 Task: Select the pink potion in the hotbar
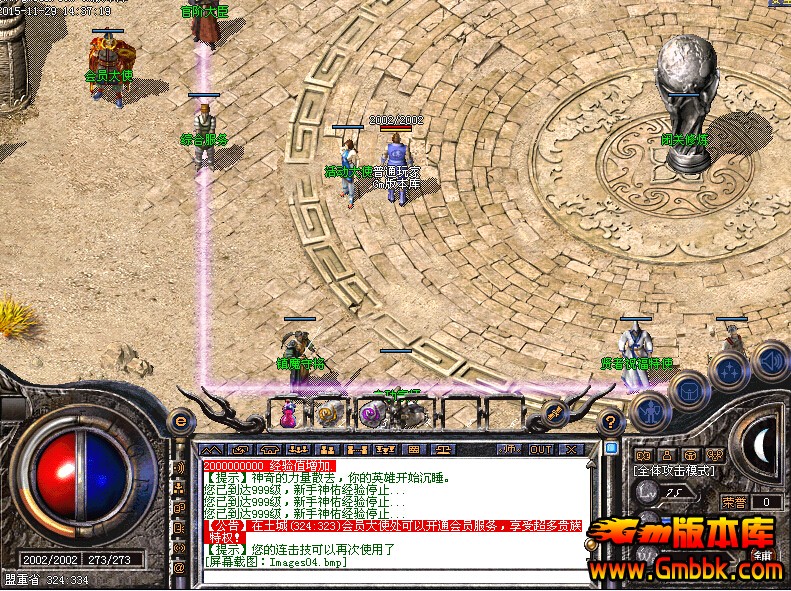click(288, 412)
